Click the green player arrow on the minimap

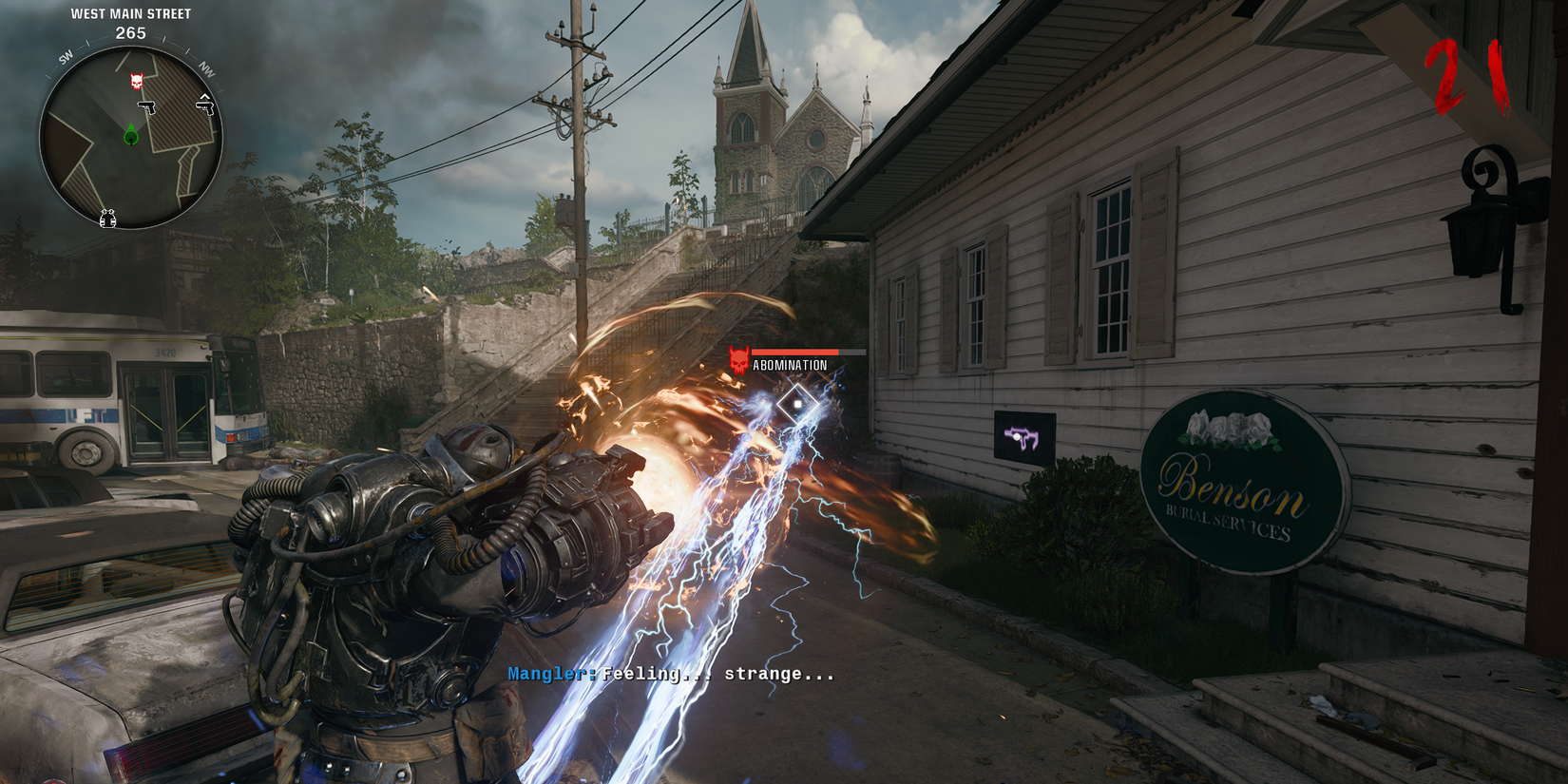click(130, 135)
